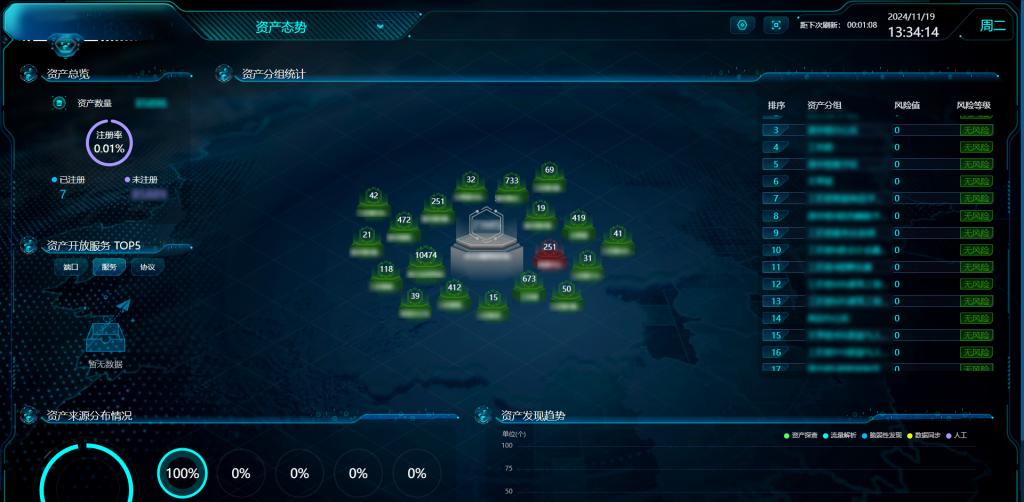This screenshot has width=1024, height=502.
Task: Switch to the 端口 tab
Action: click(x=71, y=267)
